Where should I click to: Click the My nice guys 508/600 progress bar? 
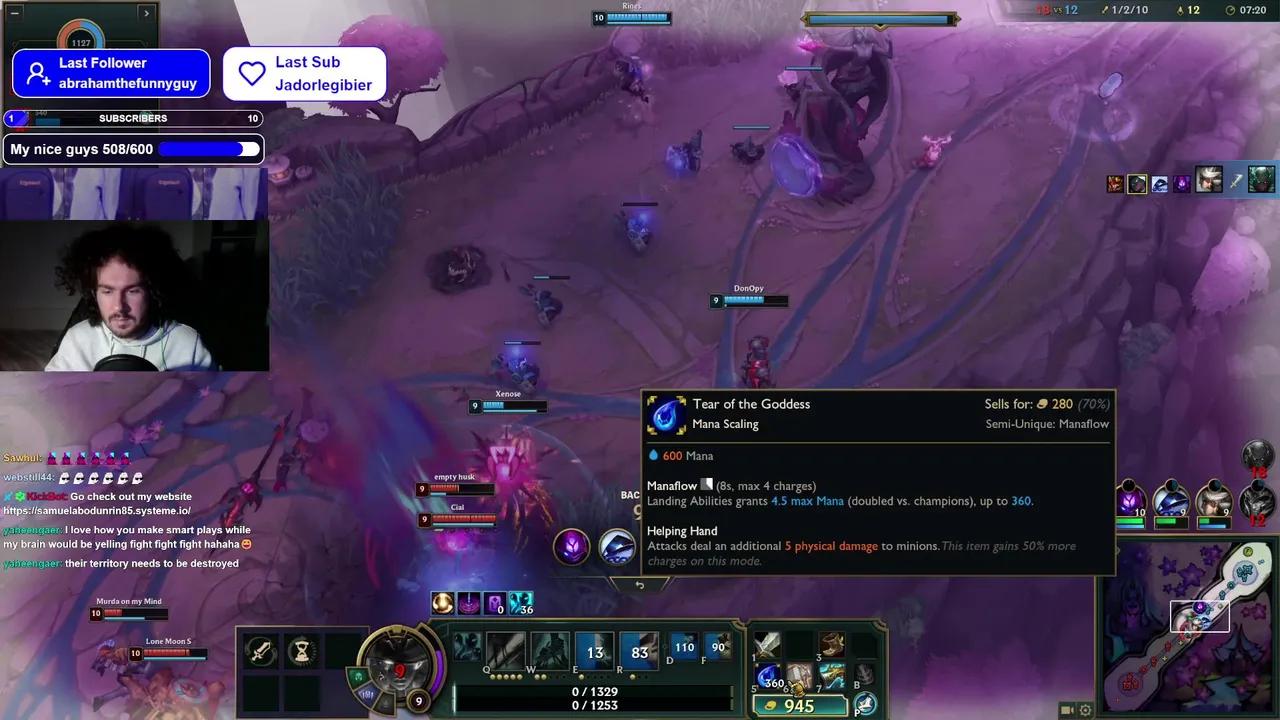(x=133, y=148)
